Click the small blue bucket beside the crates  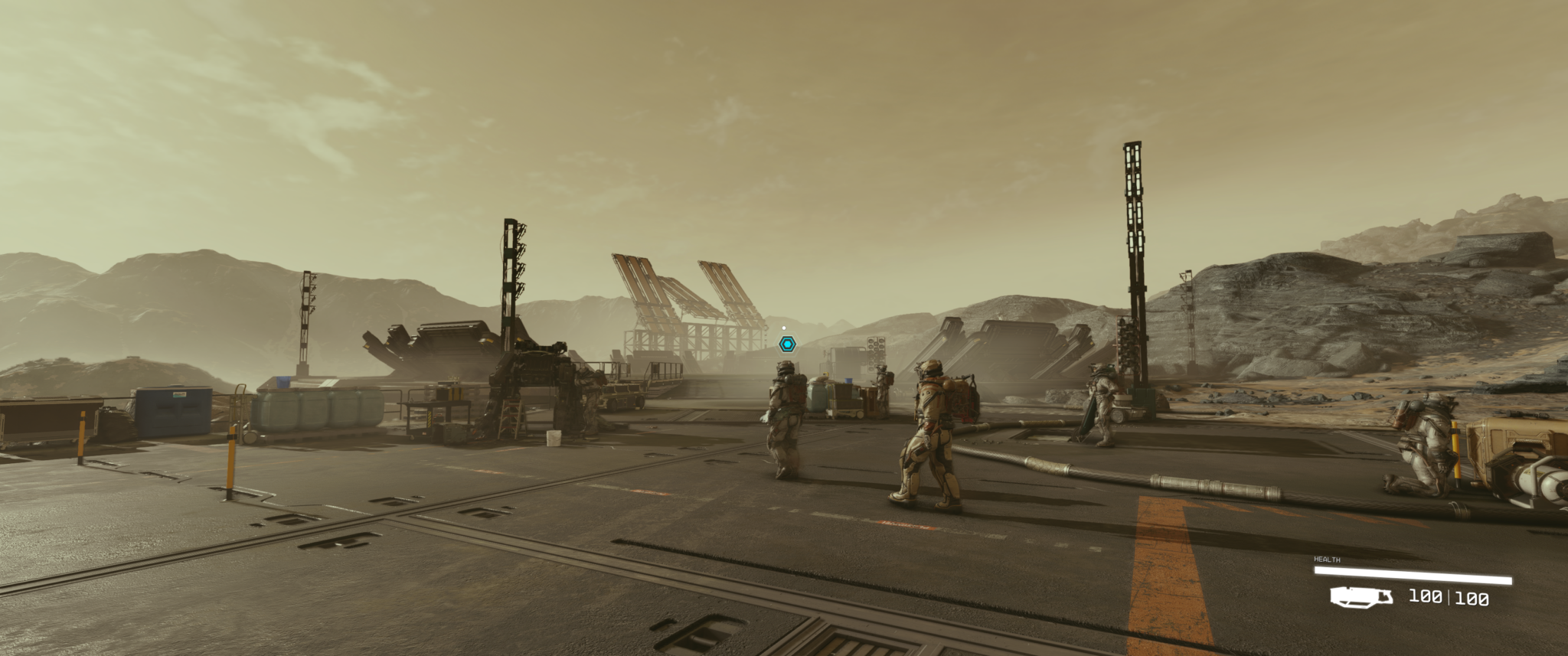[x=848, y=380]
